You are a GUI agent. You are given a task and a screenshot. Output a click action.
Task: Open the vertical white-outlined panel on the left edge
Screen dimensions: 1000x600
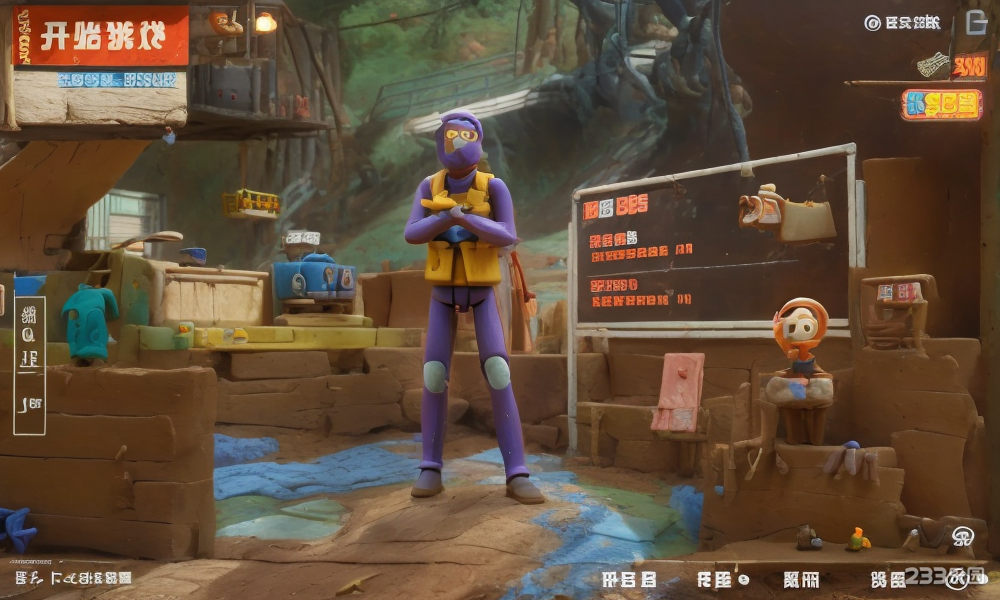[x=29, y=365]
